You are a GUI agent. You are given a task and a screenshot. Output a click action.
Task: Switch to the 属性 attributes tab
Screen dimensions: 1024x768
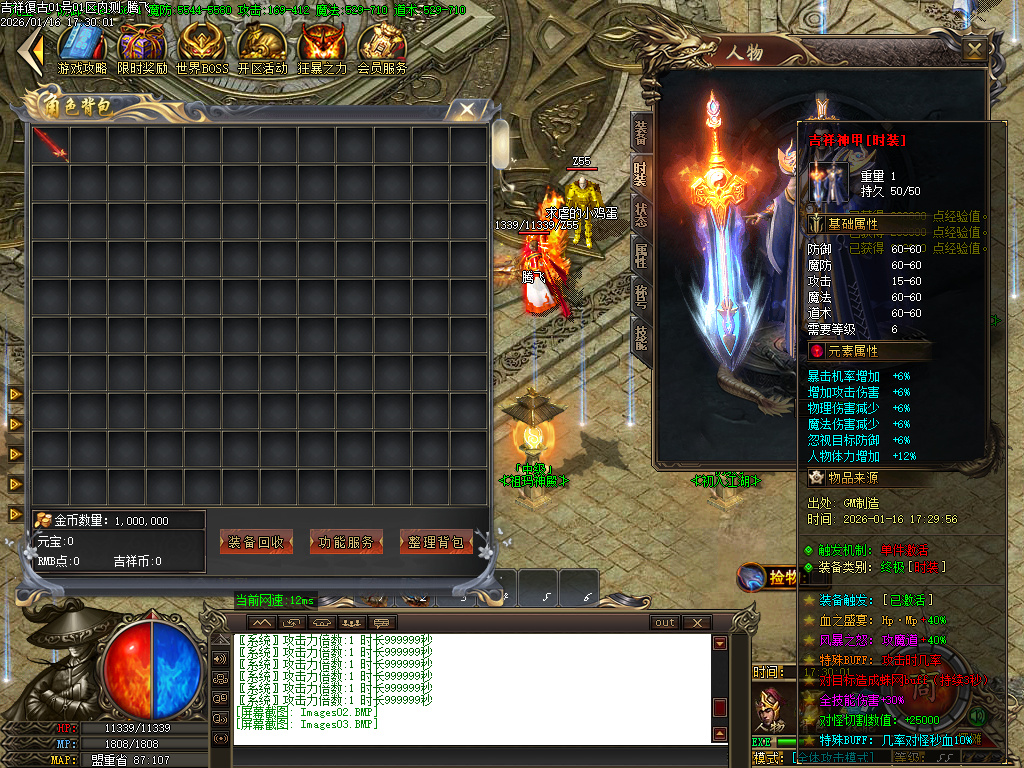coord(641,255)
